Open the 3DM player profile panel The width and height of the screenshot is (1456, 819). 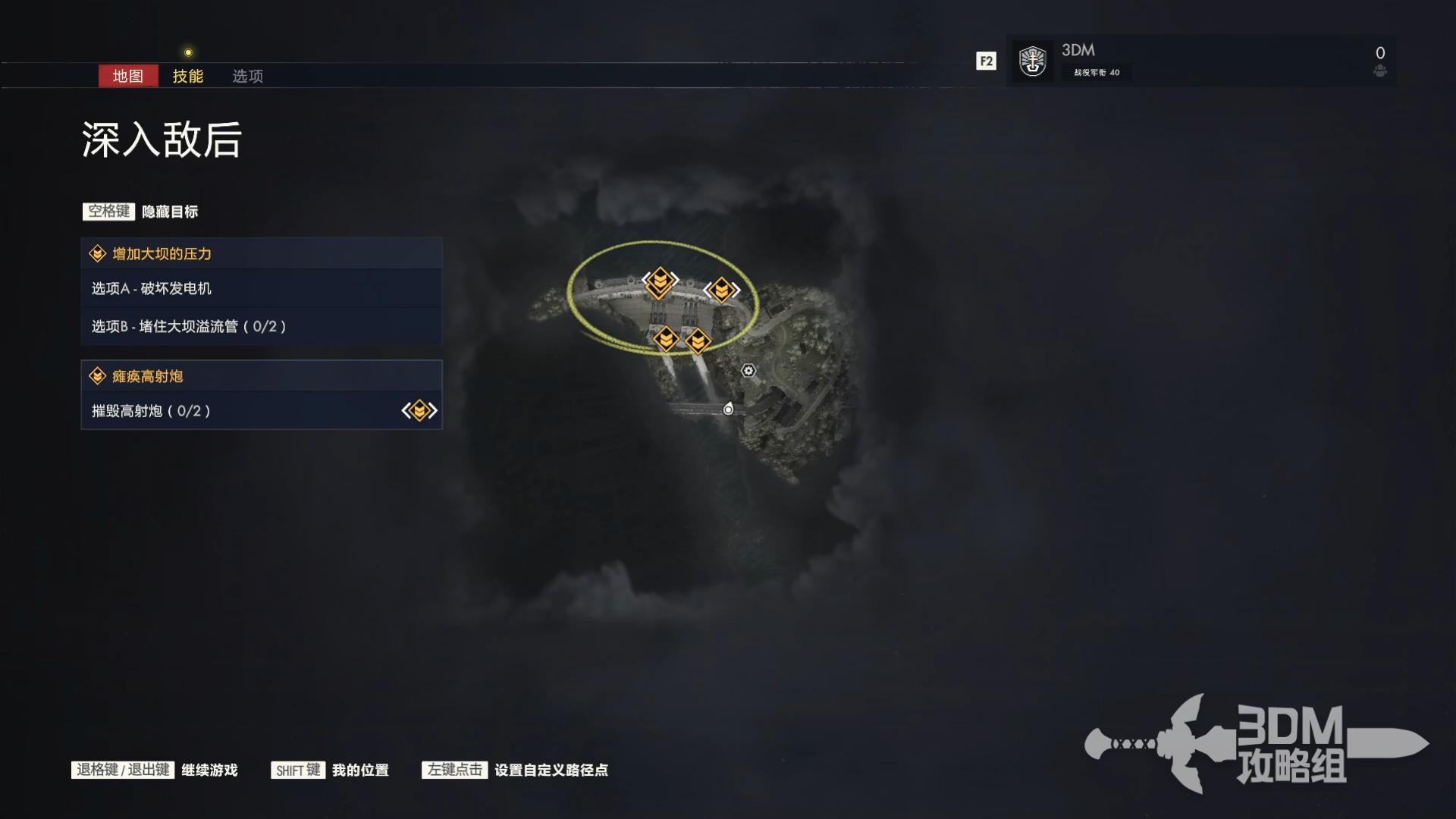[x=1200, y=61]
